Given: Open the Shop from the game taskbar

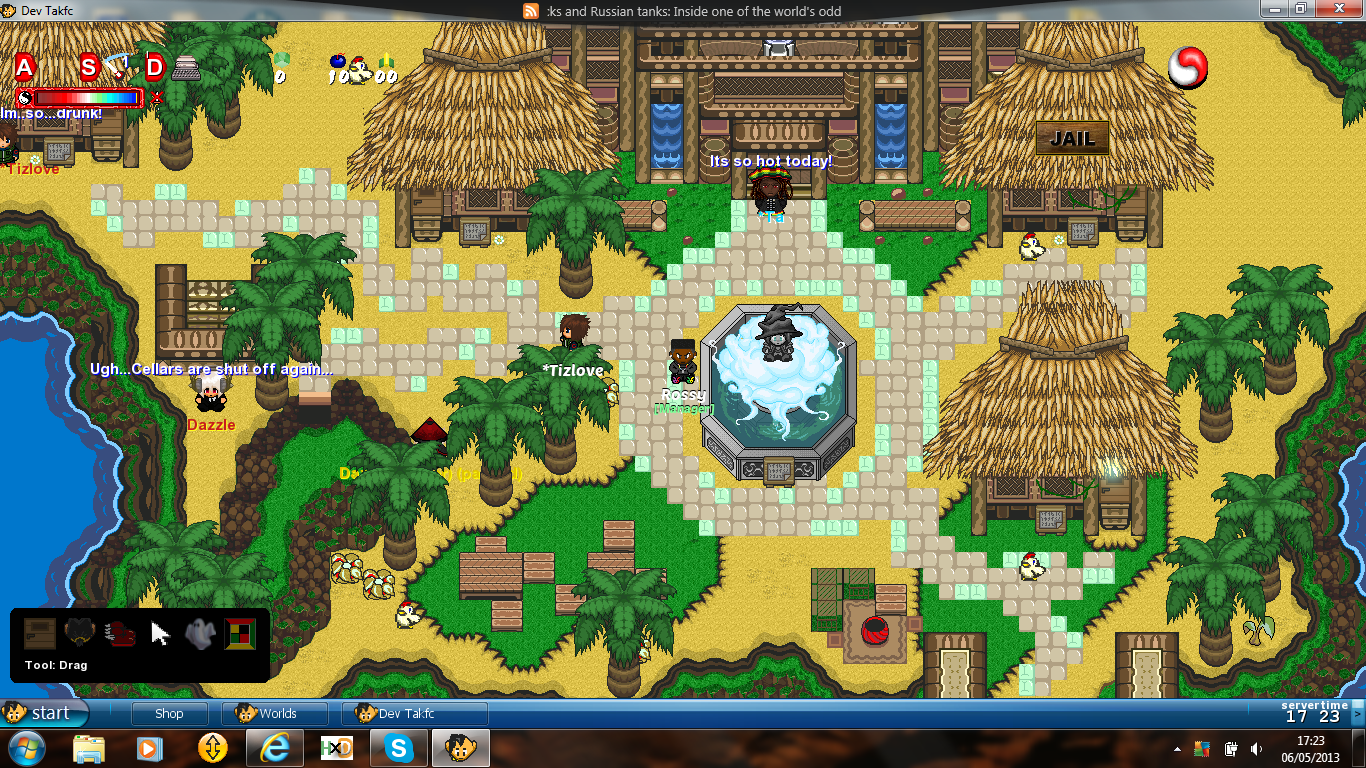Looking at the screenshot, I should point(169,713).
